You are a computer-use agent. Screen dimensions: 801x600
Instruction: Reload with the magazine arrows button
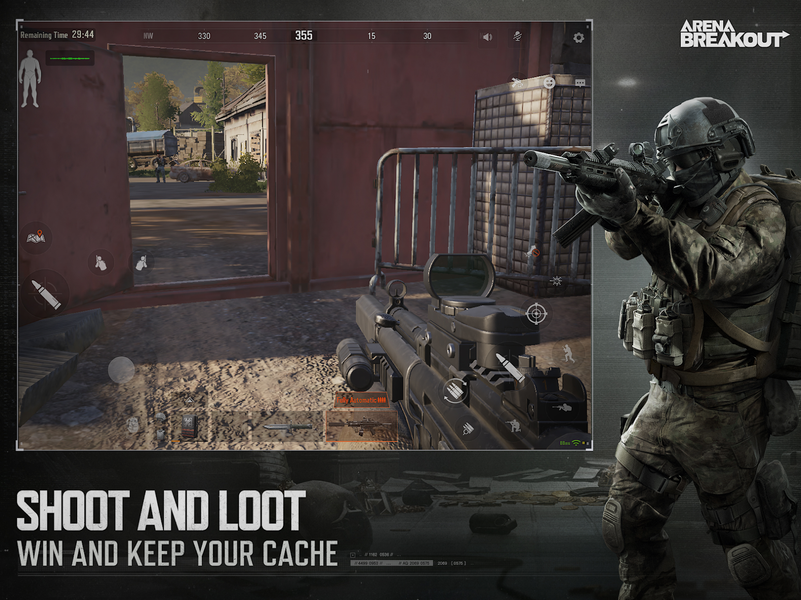(455, 390)
